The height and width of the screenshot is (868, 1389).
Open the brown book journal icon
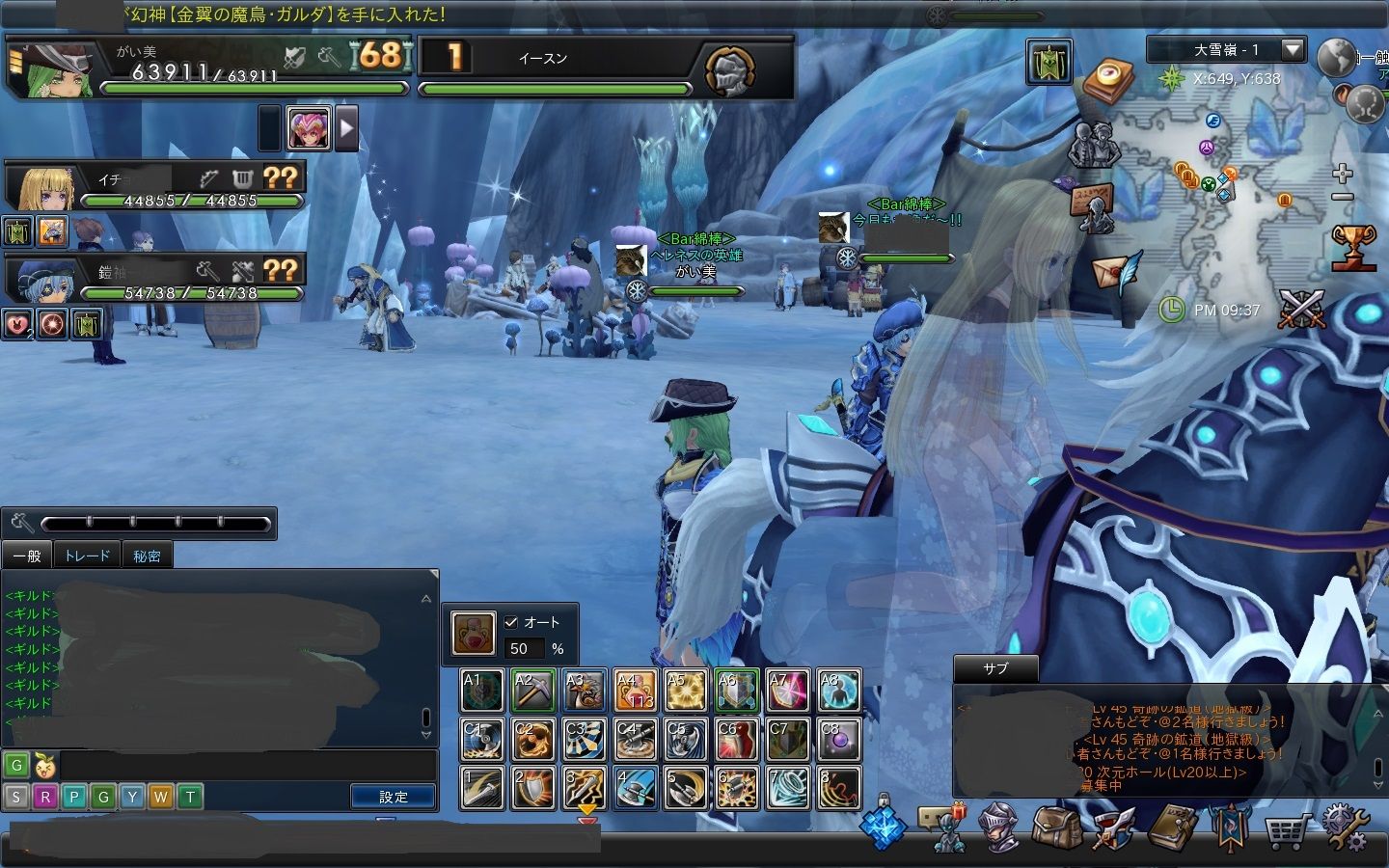pyautogui.click(x=1173, y=827)
